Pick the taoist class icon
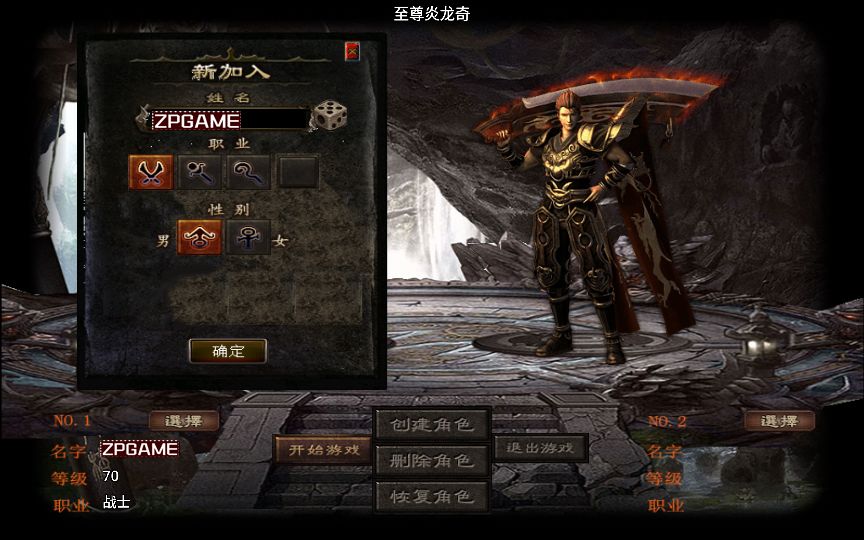The image size is (864, 540). pos(247,172)
